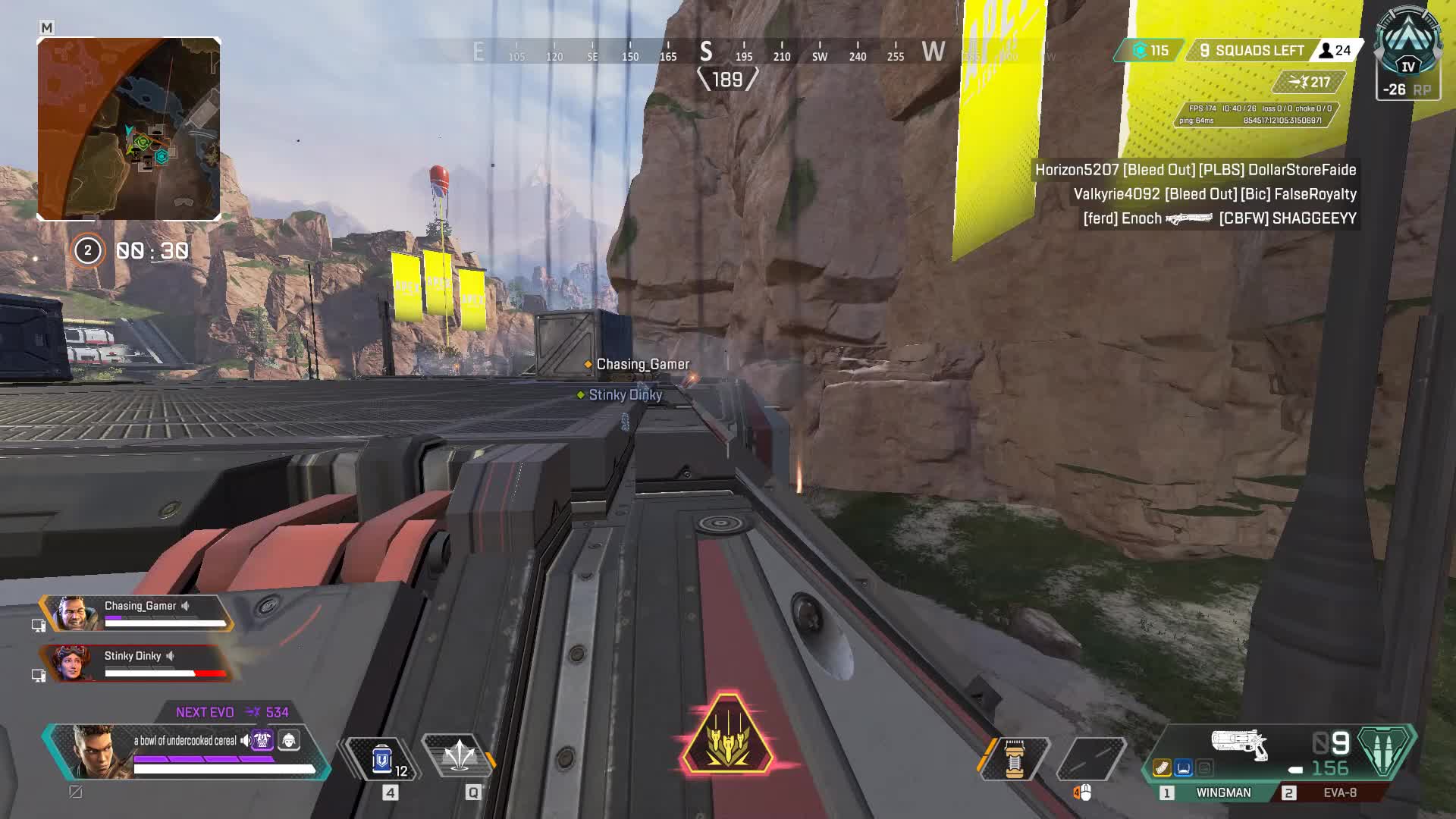Click your own legend portrait
This screenshot has height=819, width=1456.
(96, 751)
